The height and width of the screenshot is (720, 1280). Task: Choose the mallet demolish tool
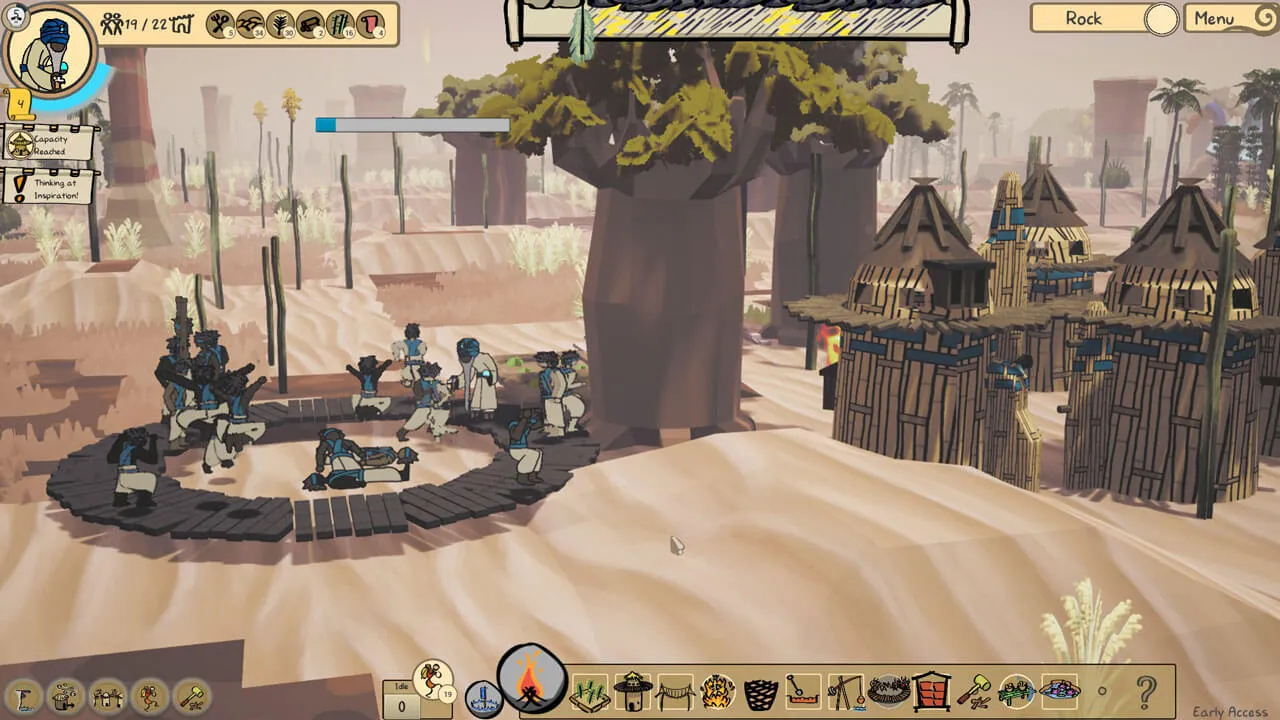point(973,691)
